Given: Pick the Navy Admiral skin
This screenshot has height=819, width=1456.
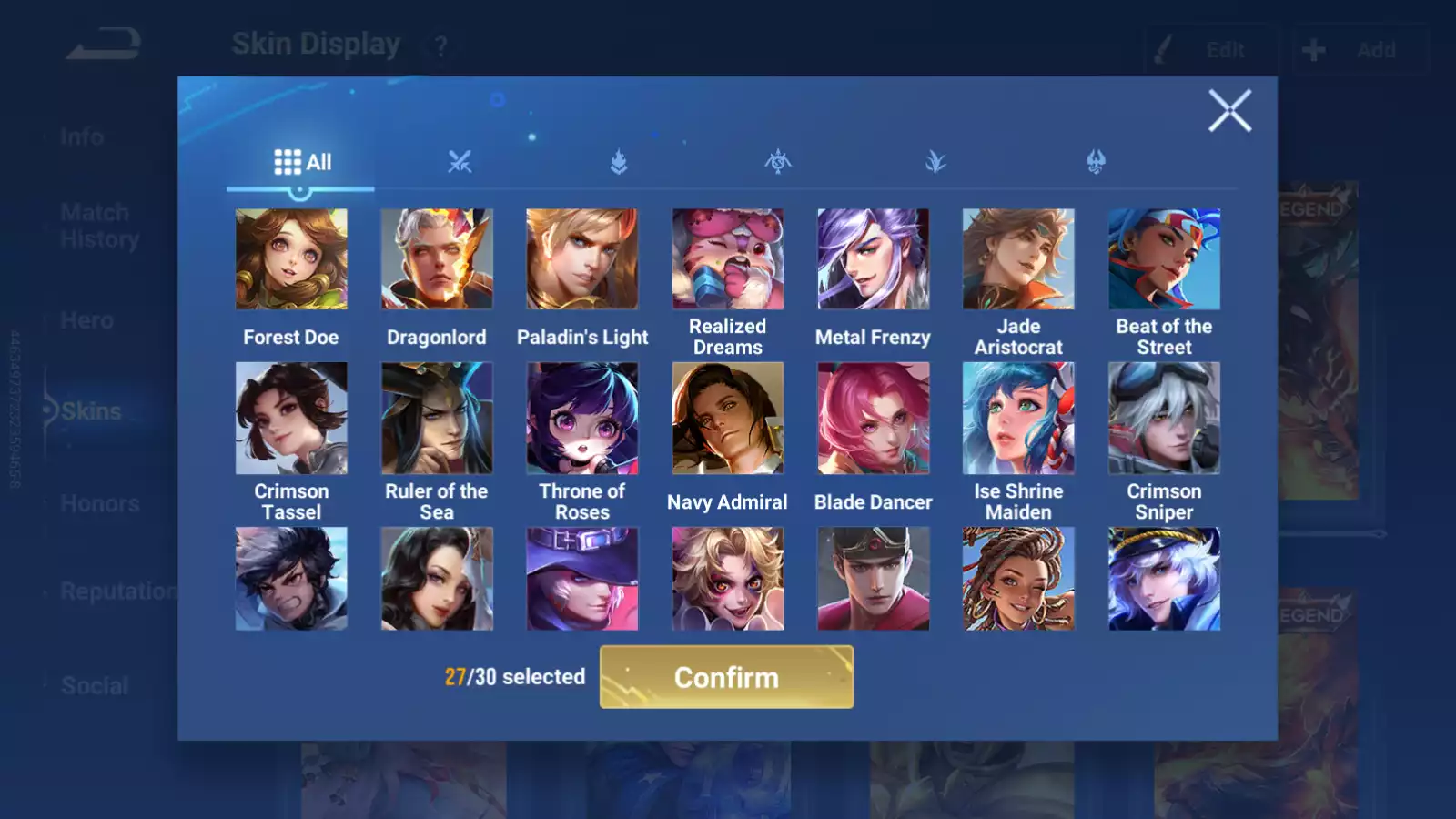Looking at the screenshot, I should (728, 419).
